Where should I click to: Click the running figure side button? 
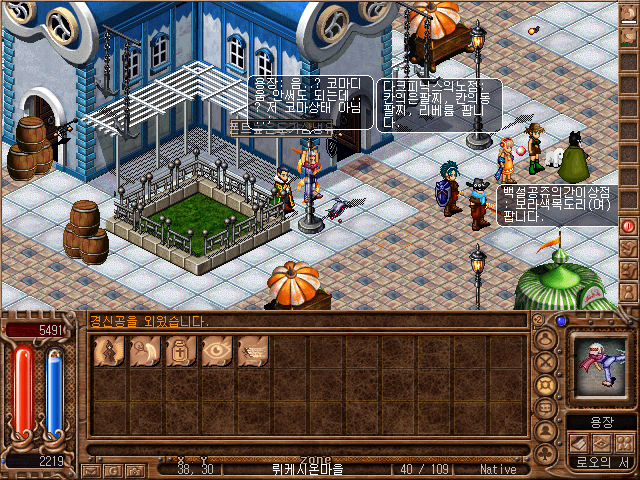629,246
